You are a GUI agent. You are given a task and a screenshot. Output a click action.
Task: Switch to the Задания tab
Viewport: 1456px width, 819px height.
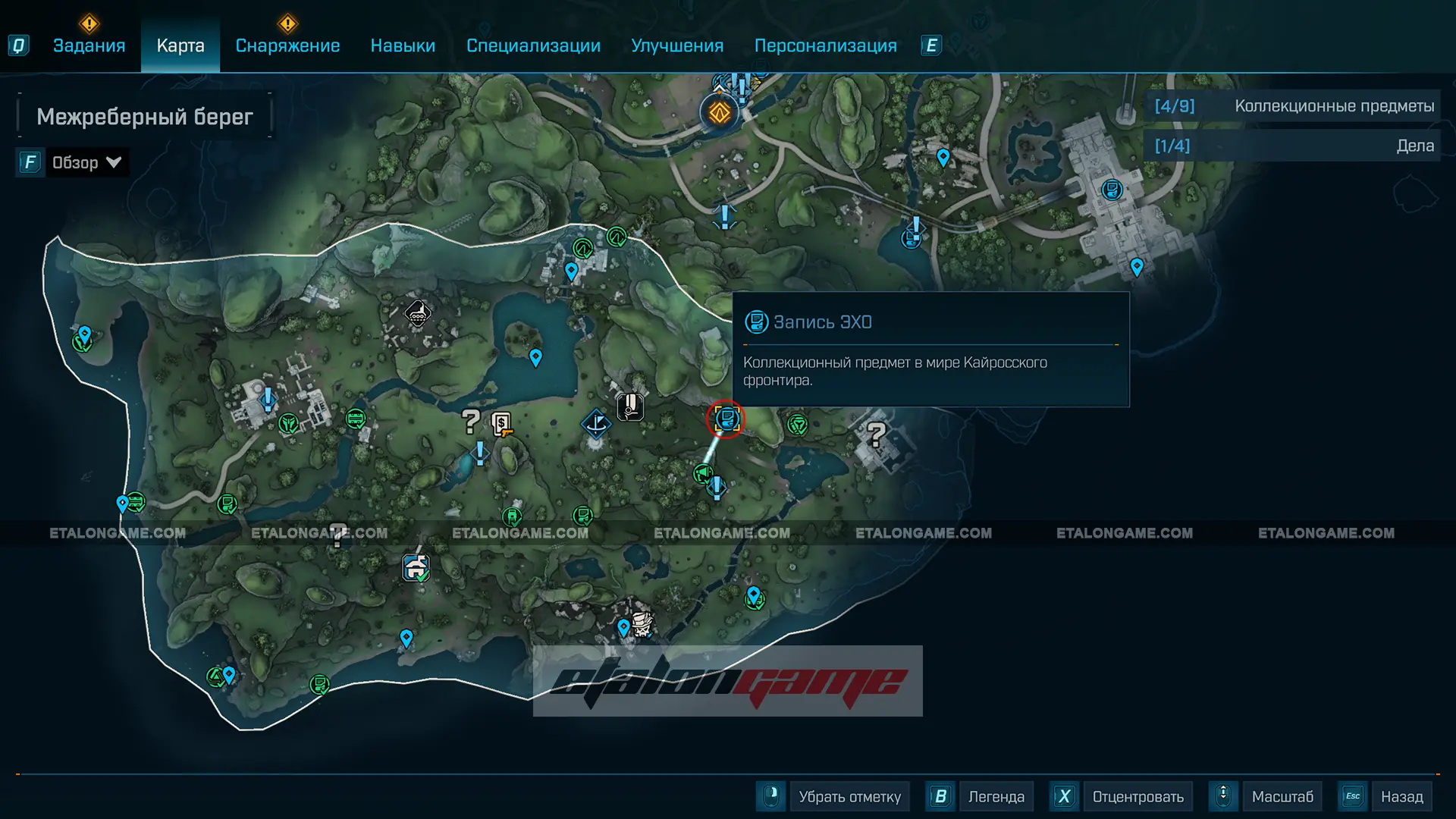(x=89, y=45)
